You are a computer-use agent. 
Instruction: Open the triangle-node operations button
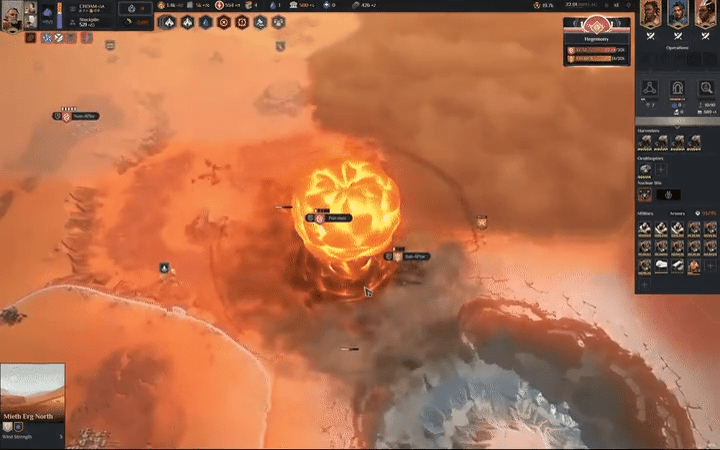(647, 89)
